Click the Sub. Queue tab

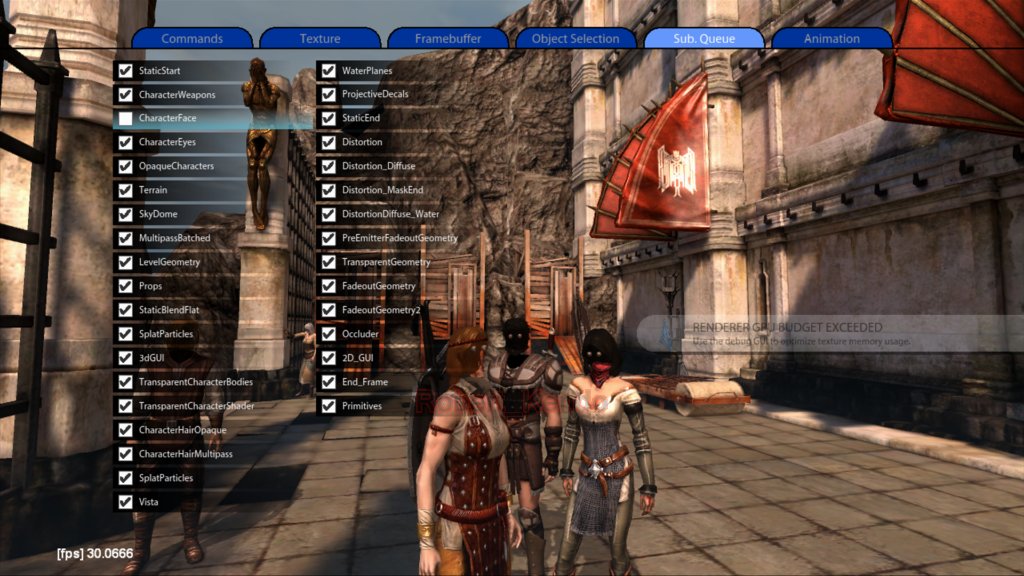[704, 39]
